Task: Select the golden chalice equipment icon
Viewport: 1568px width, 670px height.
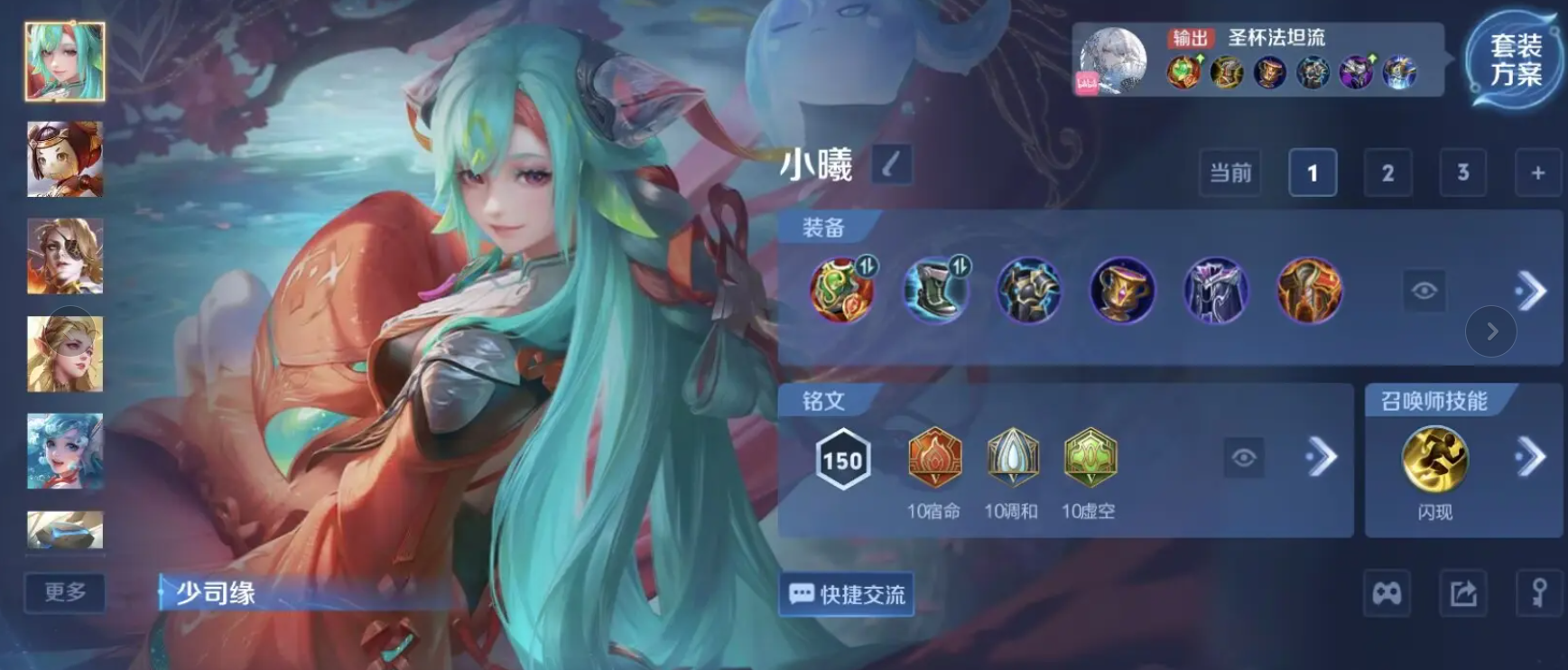Action: click(1121, 292)
